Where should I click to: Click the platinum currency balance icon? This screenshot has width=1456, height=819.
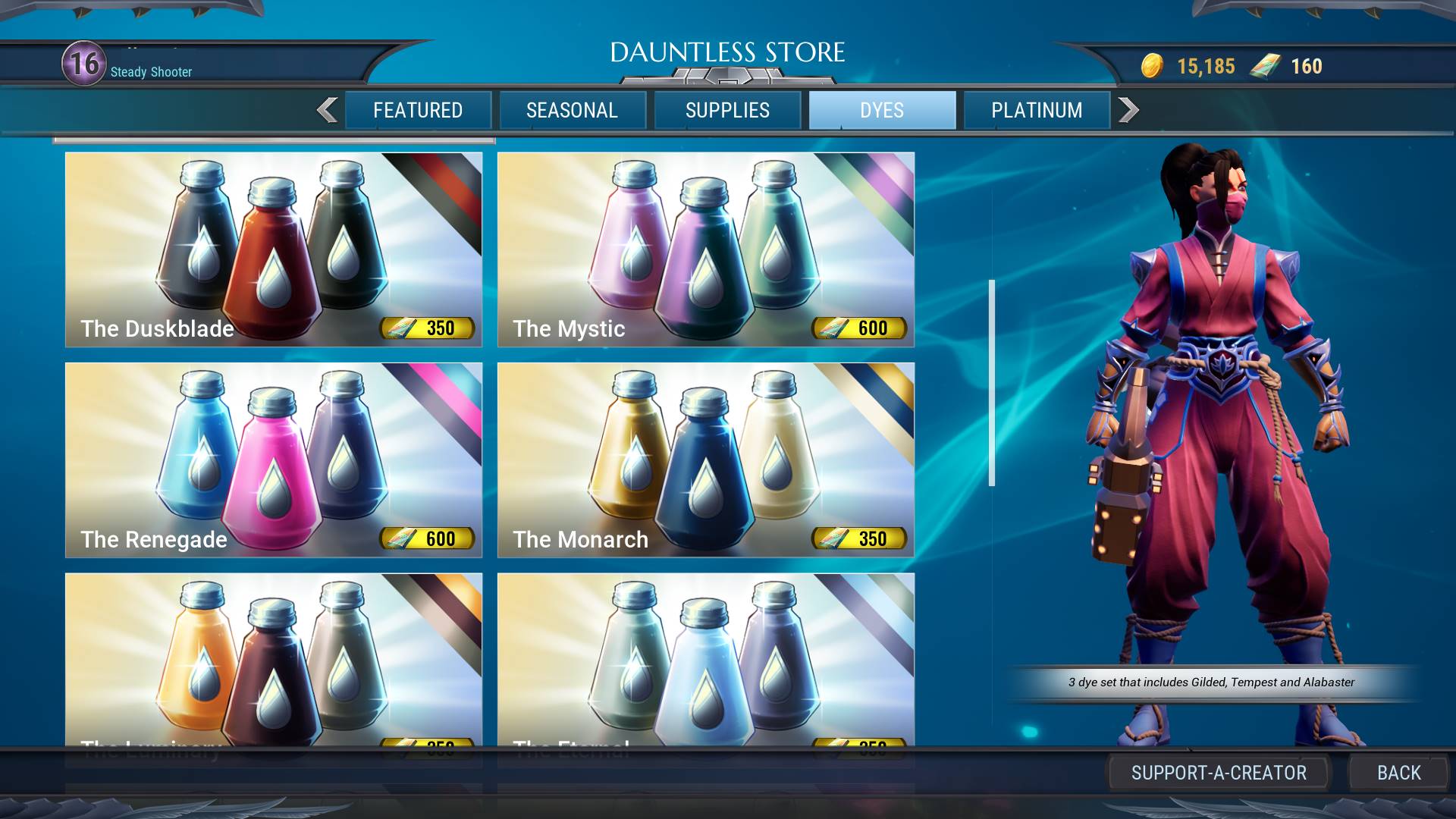point(1265,67)
